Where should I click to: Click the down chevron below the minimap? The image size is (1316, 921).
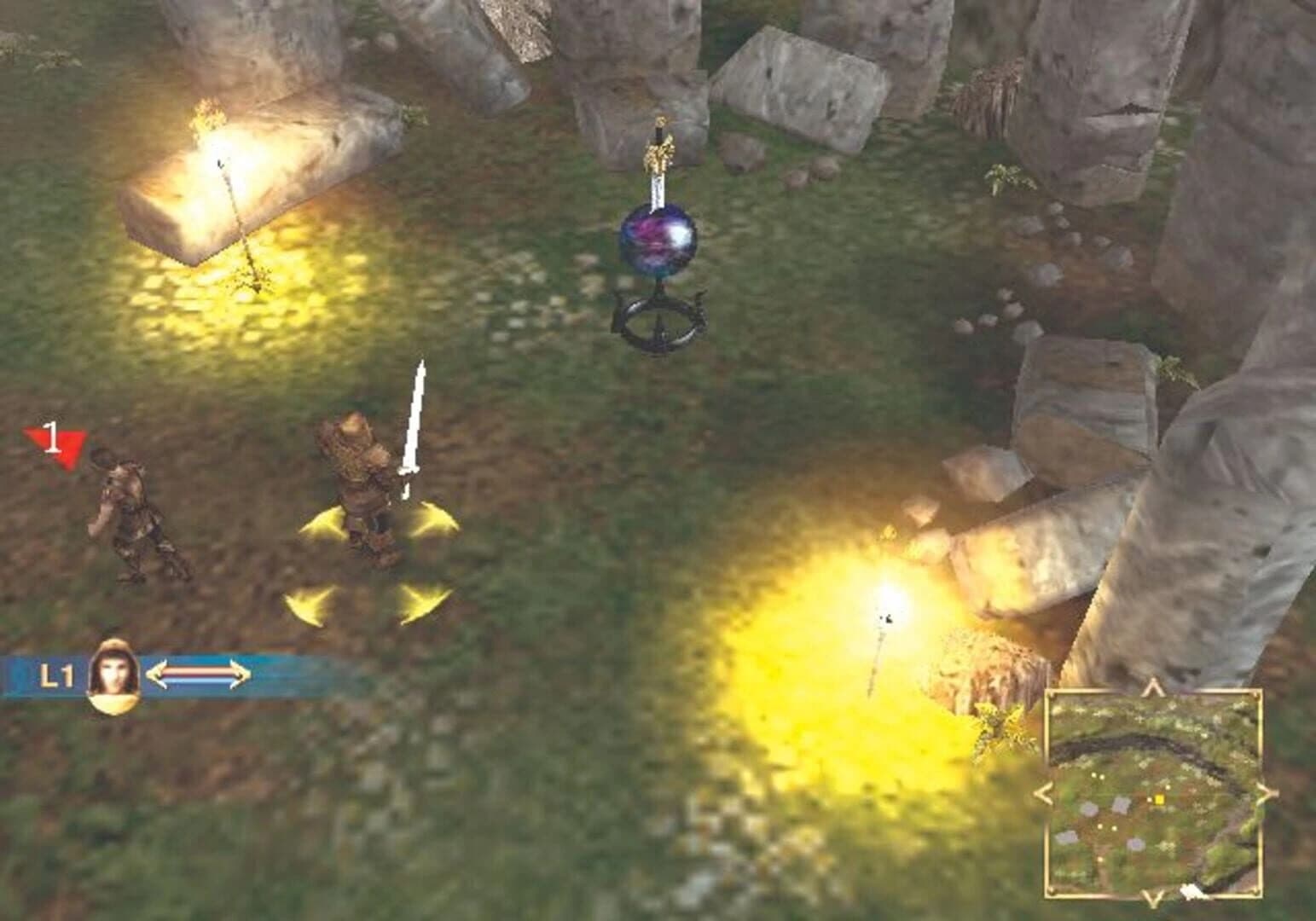tap(1152, 897)
